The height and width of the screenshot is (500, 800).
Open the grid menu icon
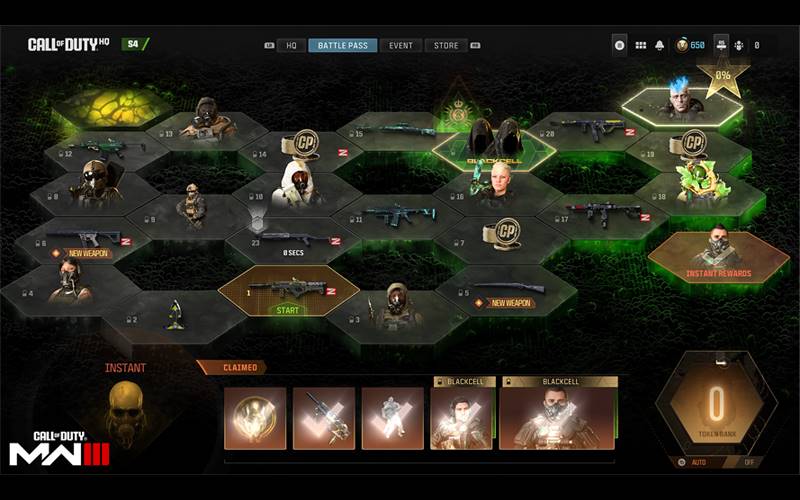click(641, 45)
